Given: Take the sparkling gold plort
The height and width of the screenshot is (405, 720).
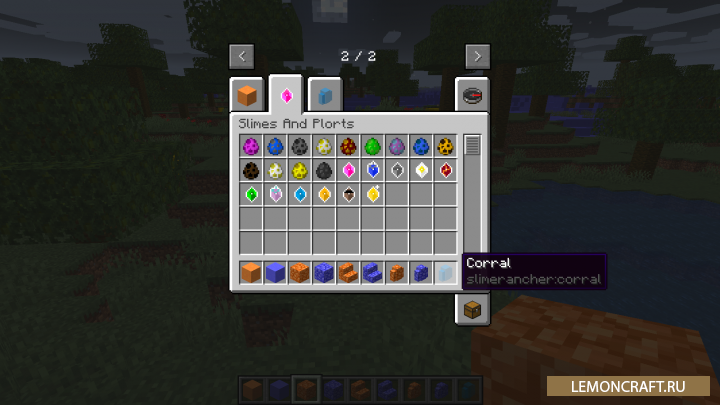Looking at the screenshot, I should tap(373, 194).
